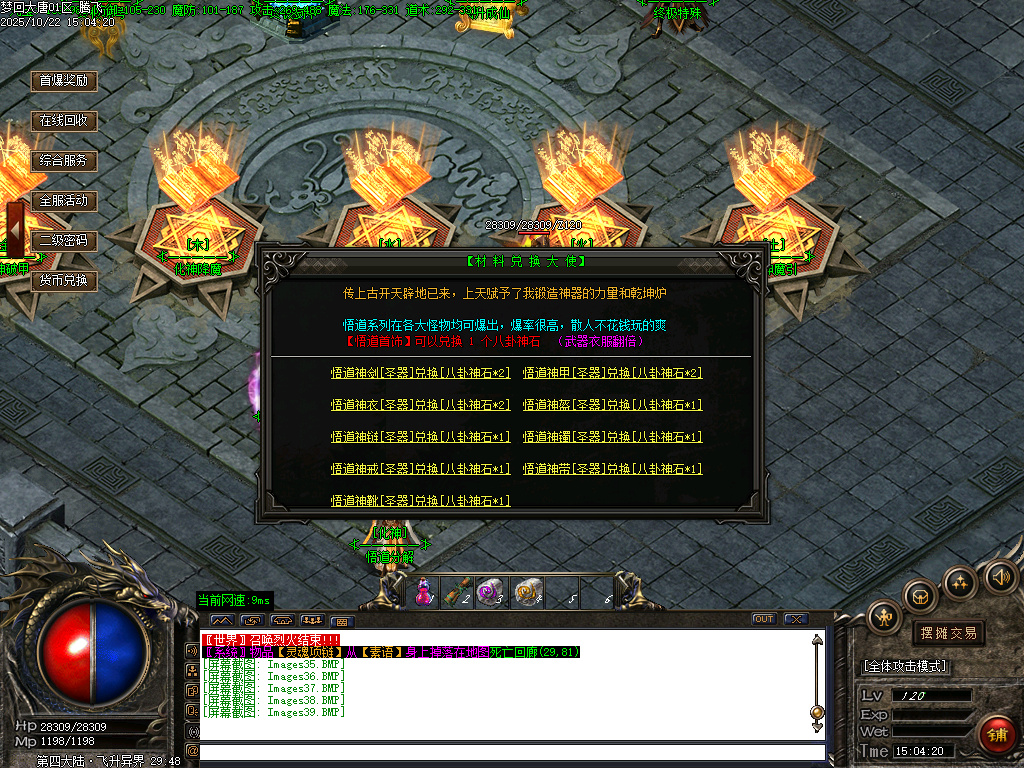Choose the 悟道神盔 exchange option
The height and width of the screenshot is (768, 1024).
point(612,405)
